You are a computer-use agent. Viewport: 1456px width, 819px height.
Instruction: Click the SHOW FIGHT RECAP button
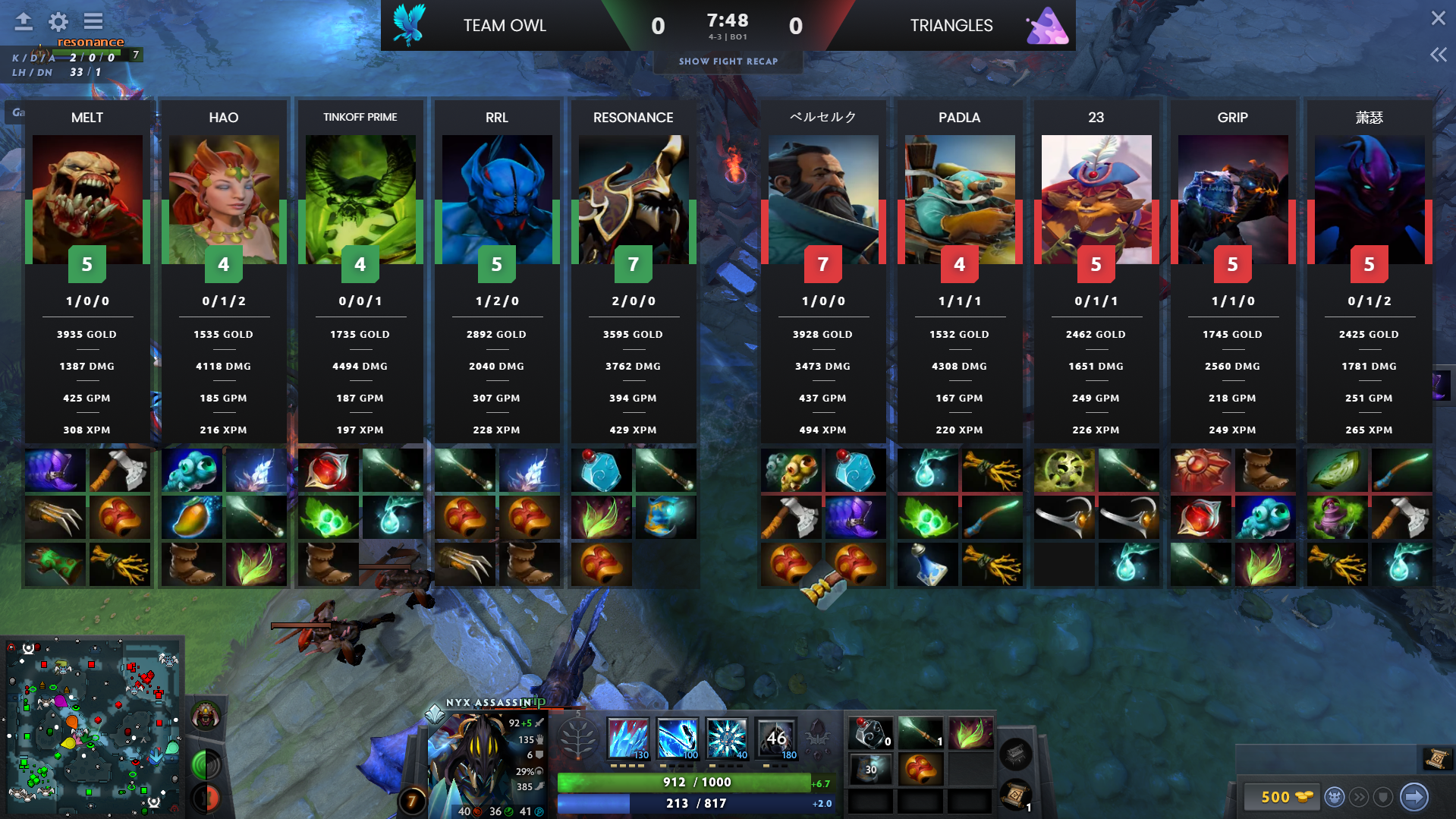coord(728,61)
